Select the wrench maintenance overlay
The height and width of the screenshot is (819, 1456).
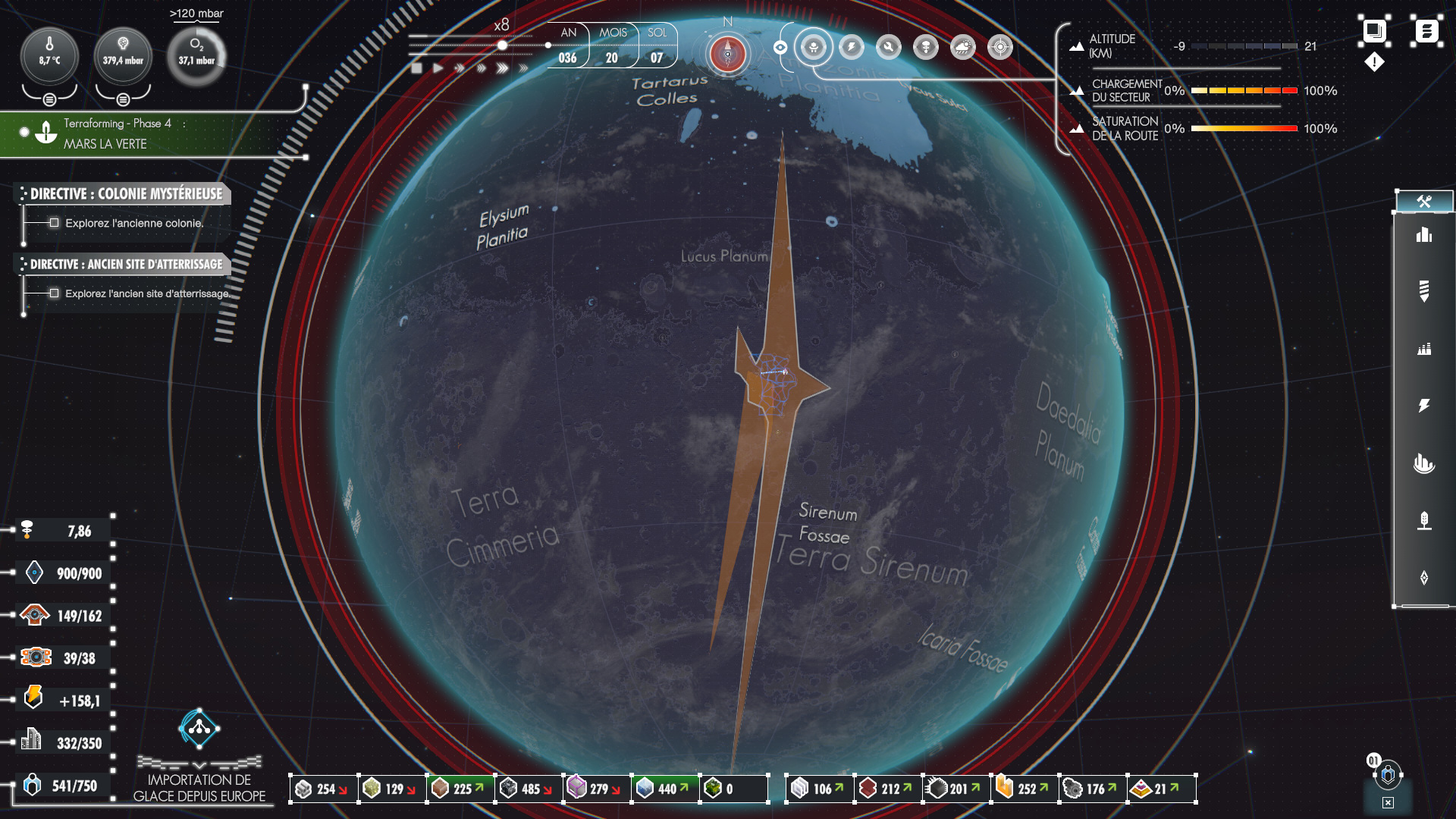(x=888, y=48)
